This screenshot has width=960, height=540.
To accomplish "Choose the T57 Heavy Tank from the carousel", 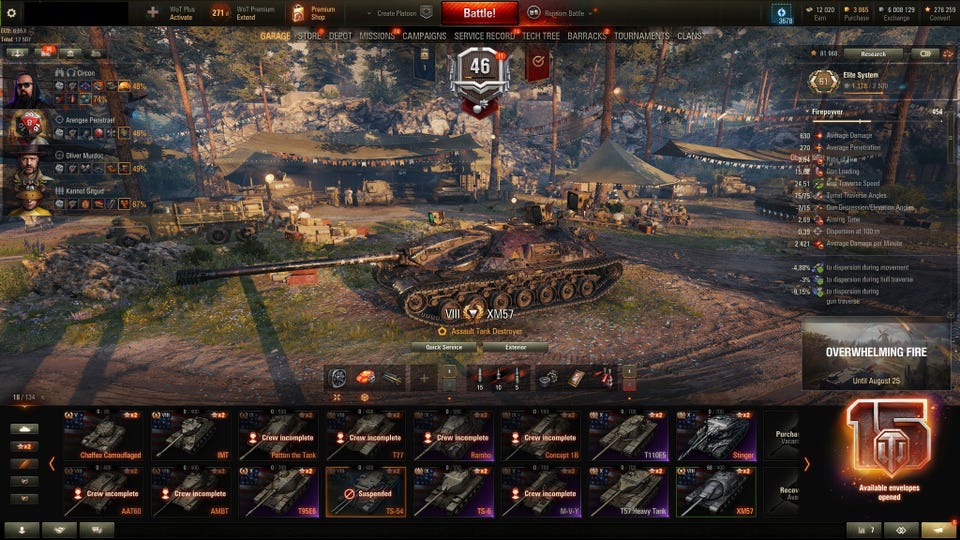I will point(628,492).
